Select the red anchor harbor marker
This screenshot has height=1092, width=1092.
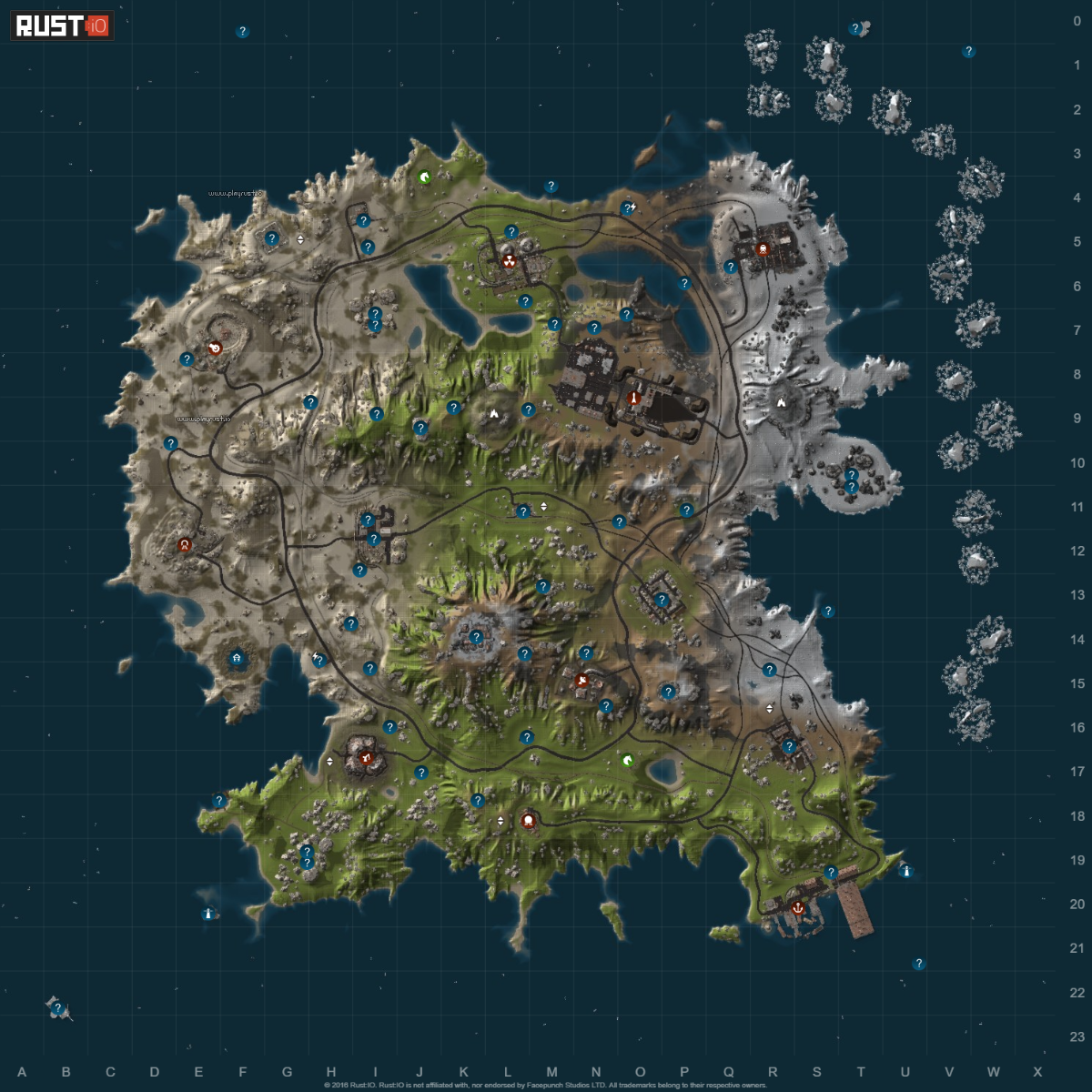point(797,907)
